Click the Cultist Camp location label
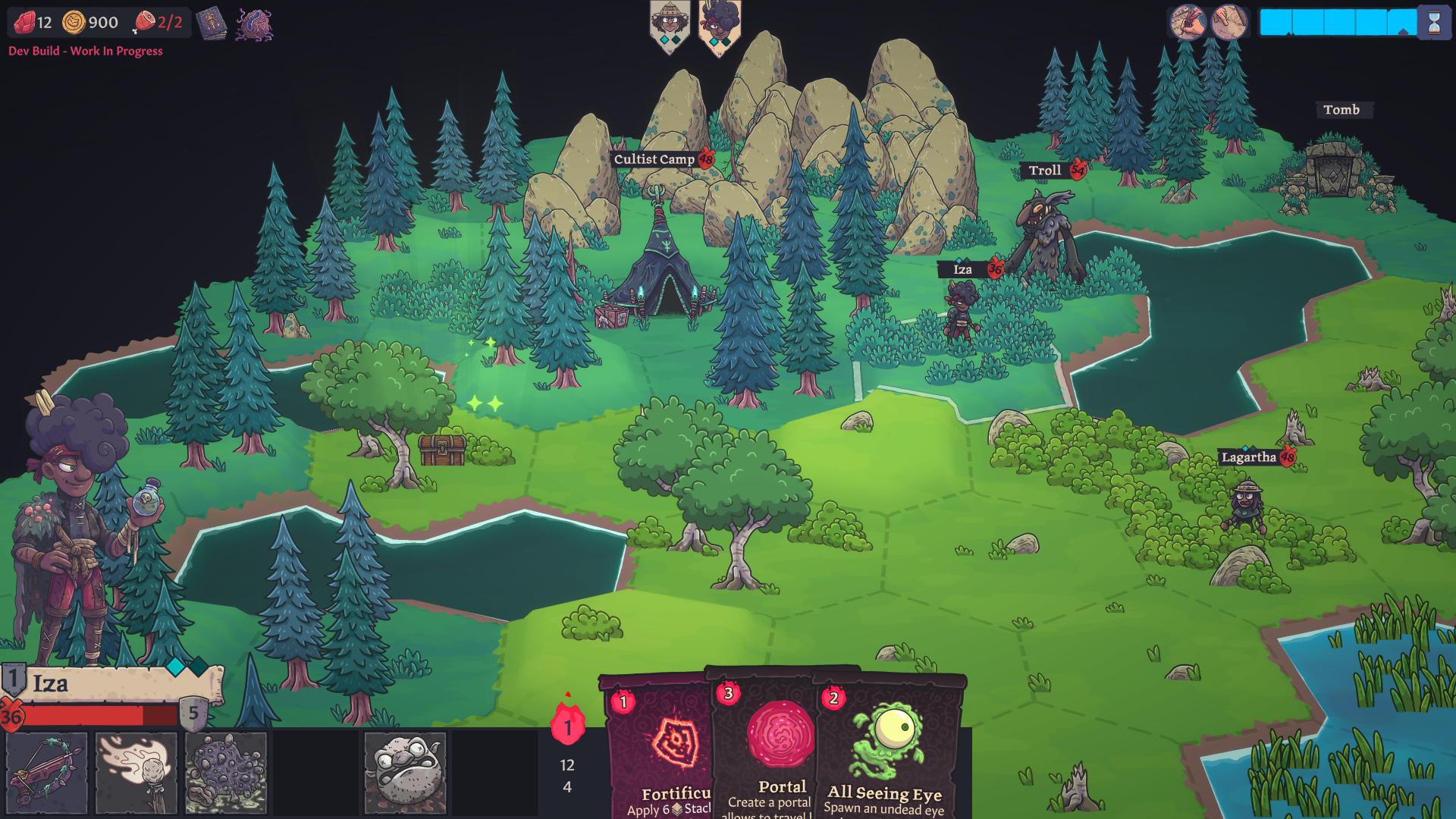This screenshot has width=1456, height=819. pyautogui.click(x=654, y=159)
